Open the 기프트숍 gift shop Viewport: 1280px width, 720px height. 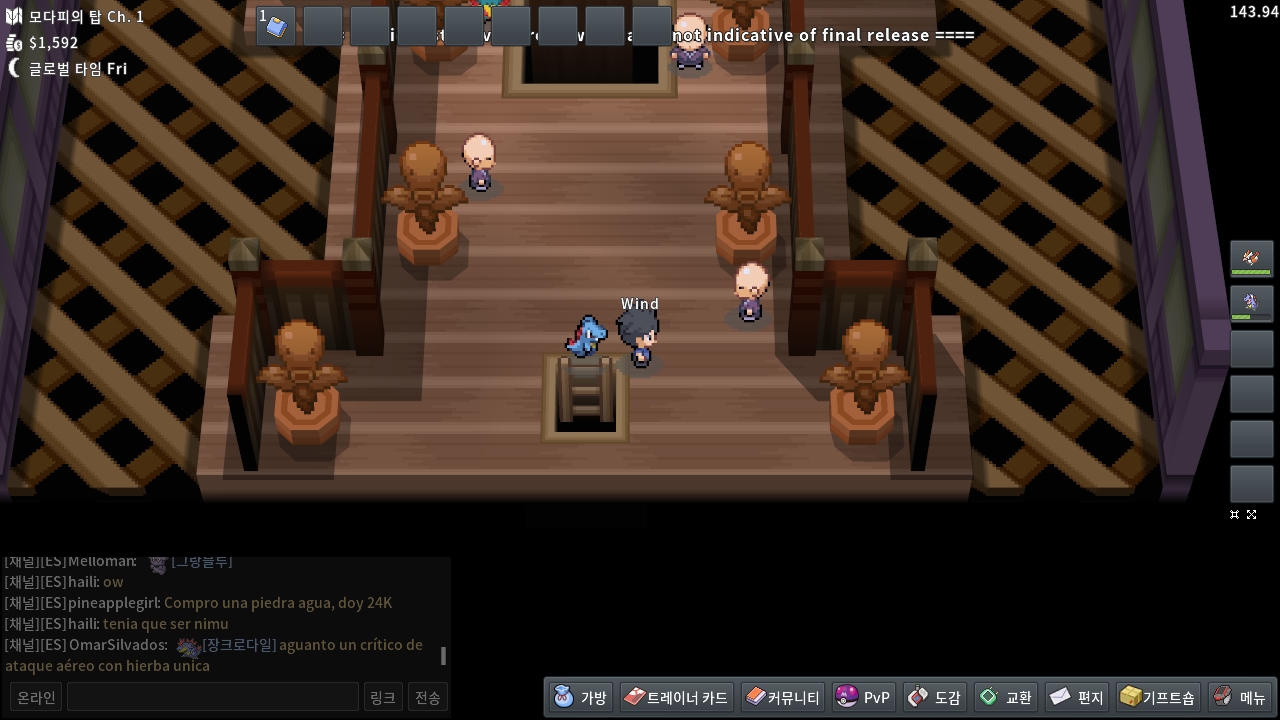click(1157, 697)
